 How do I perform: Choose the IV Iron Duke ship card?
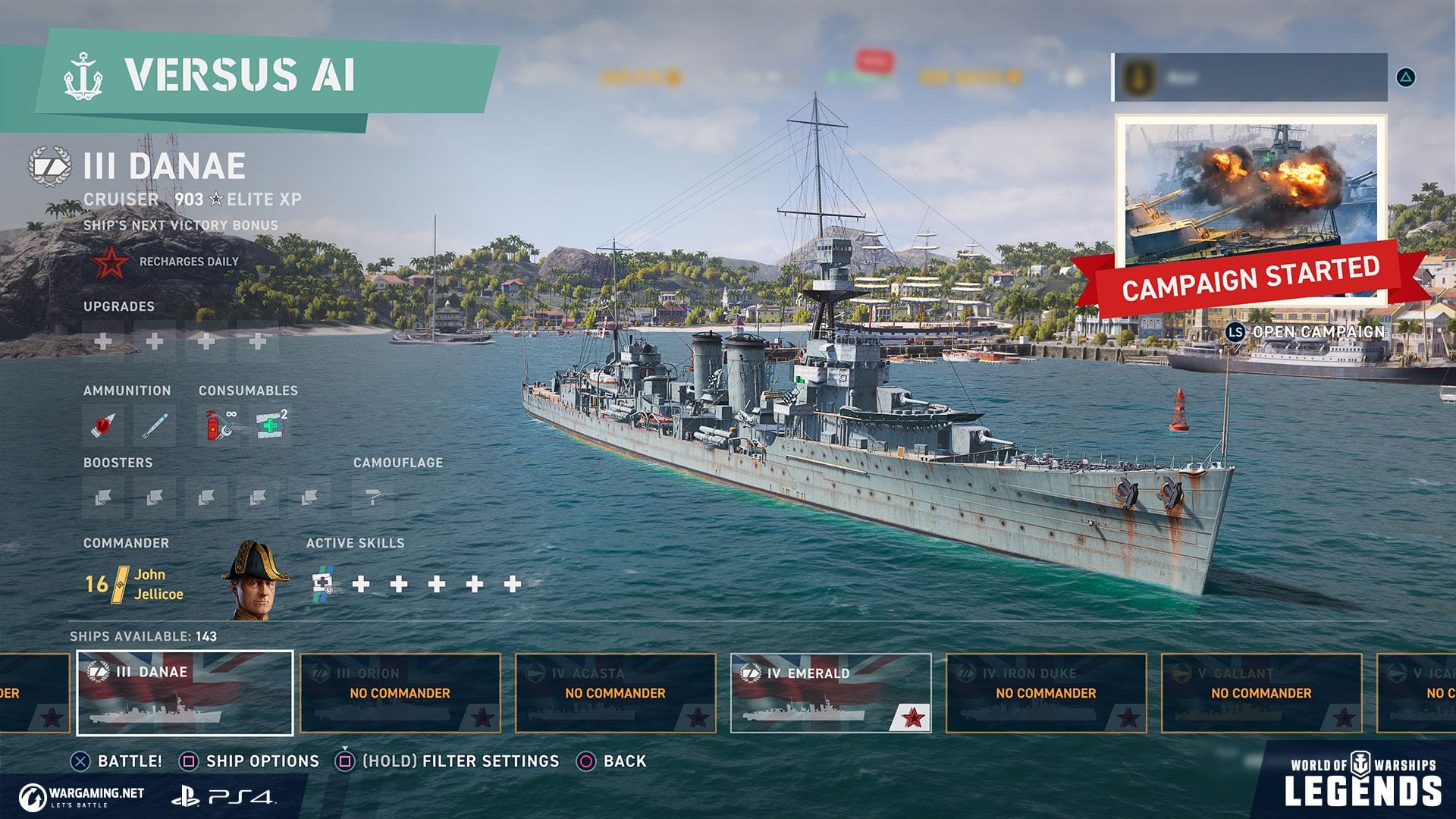[1046, 692]
